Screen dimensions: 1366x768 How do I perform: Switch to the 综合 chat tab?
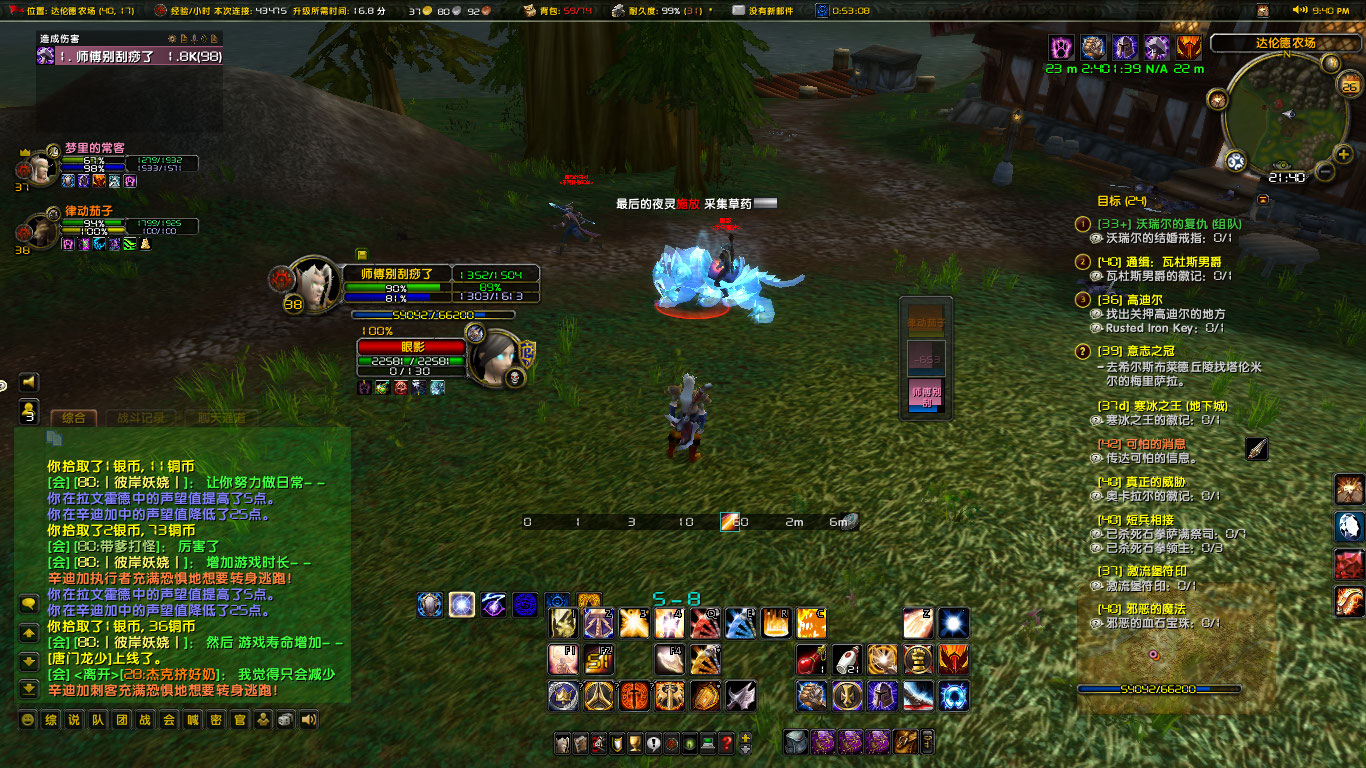coord(75,418)
